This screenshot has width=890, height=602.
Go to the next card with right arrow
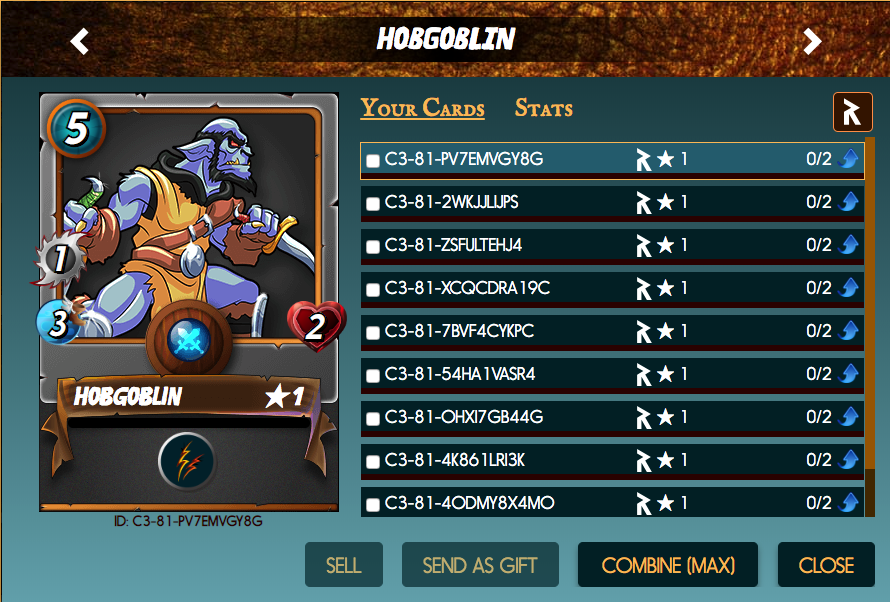pyautogui.click(x=812, y=41)
